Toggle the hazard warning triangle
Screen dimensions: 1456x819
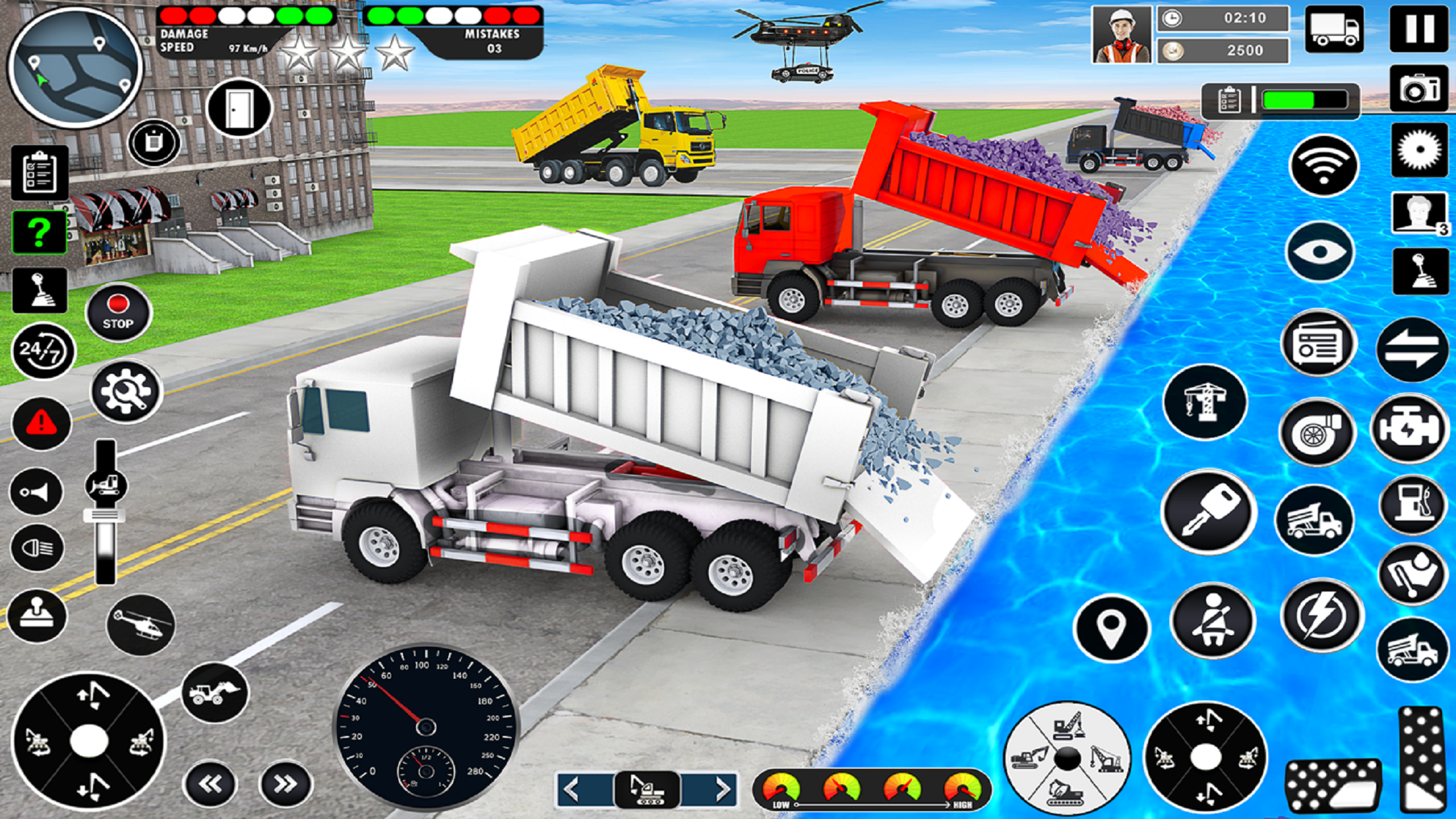click(x=41, y=423)
